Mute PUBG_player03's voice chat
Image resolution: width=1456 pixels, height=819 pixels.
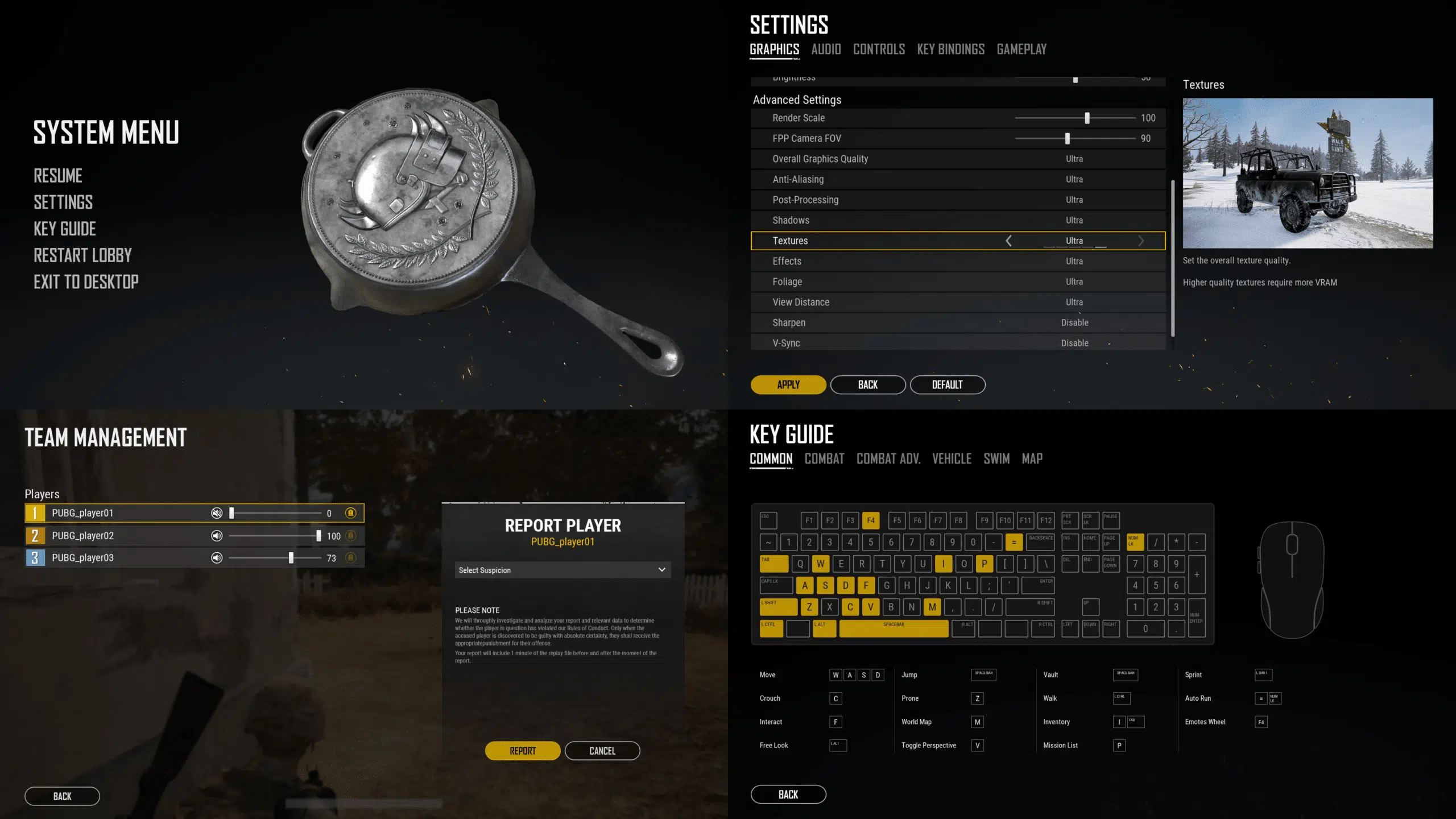(216, 558)
